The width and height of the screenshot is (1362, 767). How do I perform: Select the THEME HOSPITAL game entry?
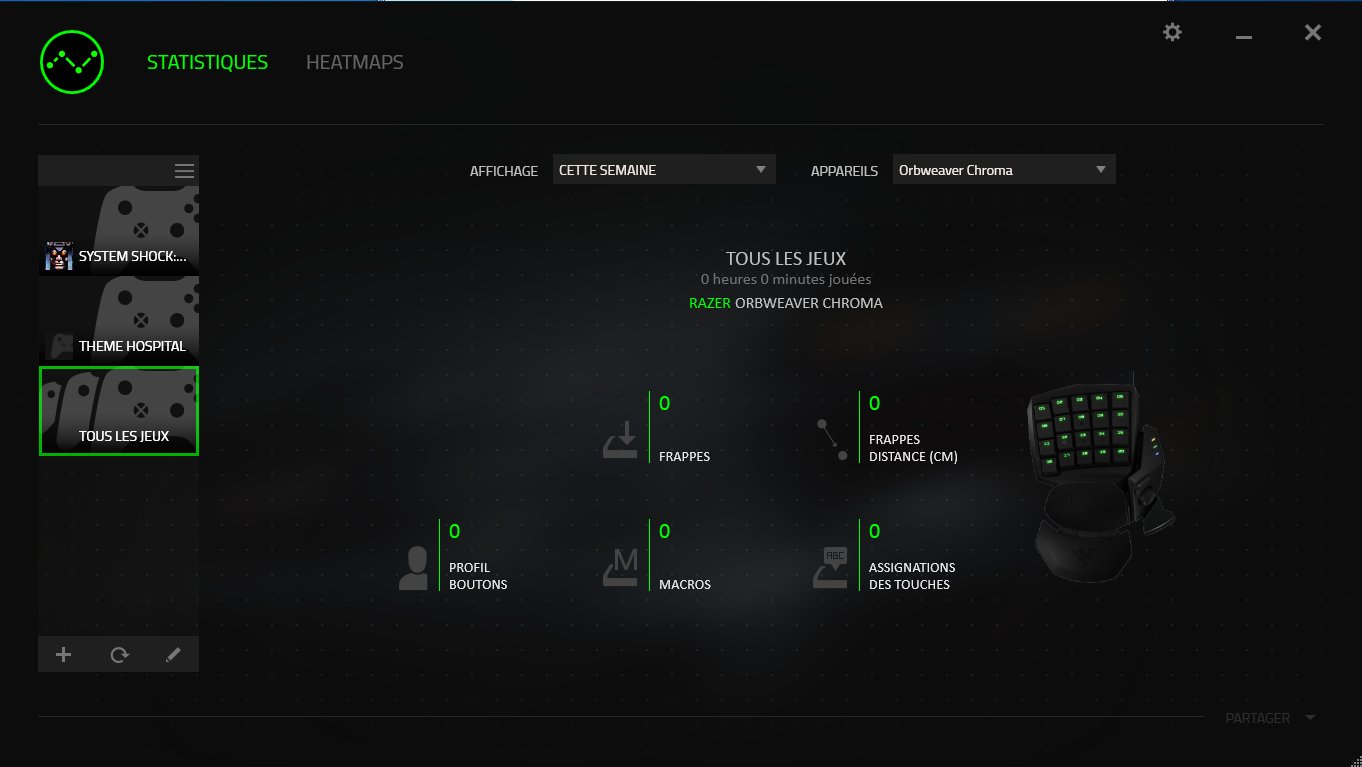(118, 320)
